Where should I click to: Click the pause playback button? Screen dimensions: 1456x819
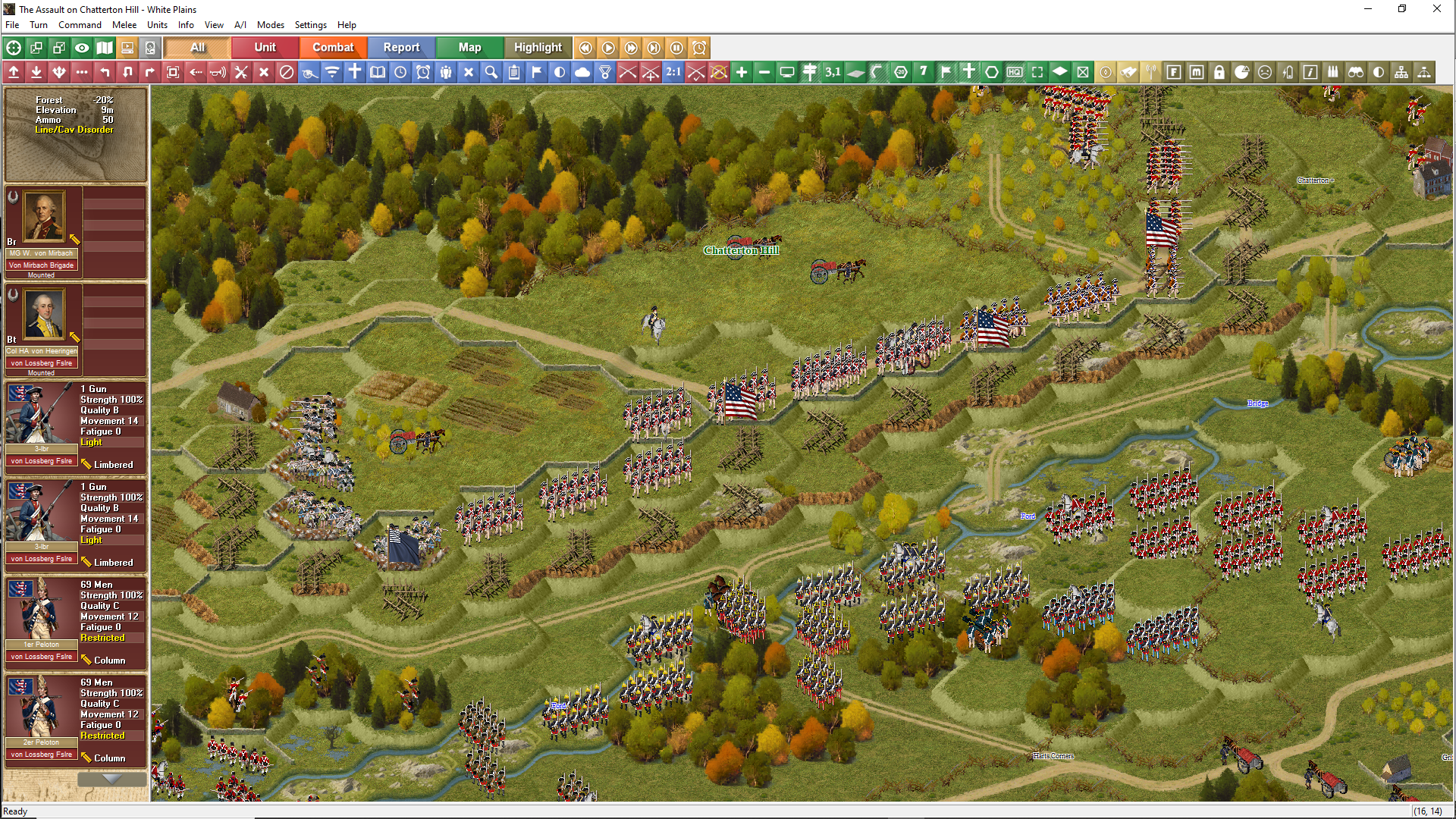(x=676, y=48)
